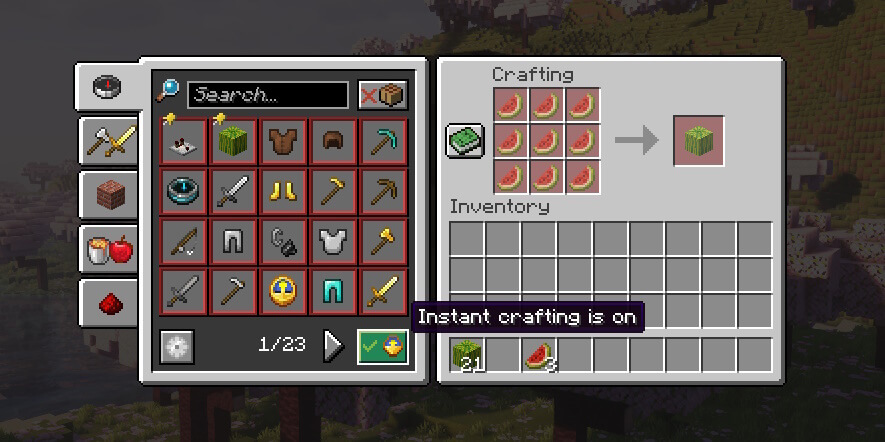Select the flint and steel recipe
The image size is (885, 442).
point(283,242)
